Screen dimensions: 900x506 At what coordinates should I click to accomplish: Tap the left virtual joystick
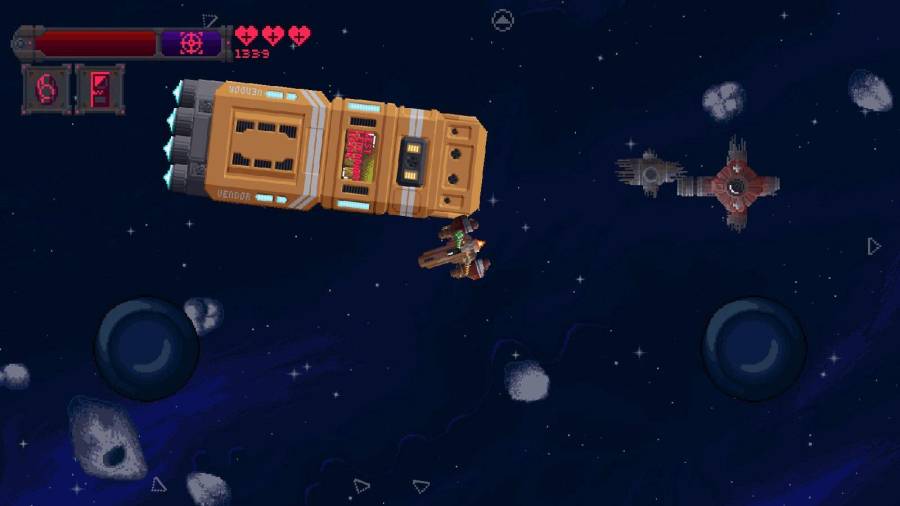coord(147,349)
